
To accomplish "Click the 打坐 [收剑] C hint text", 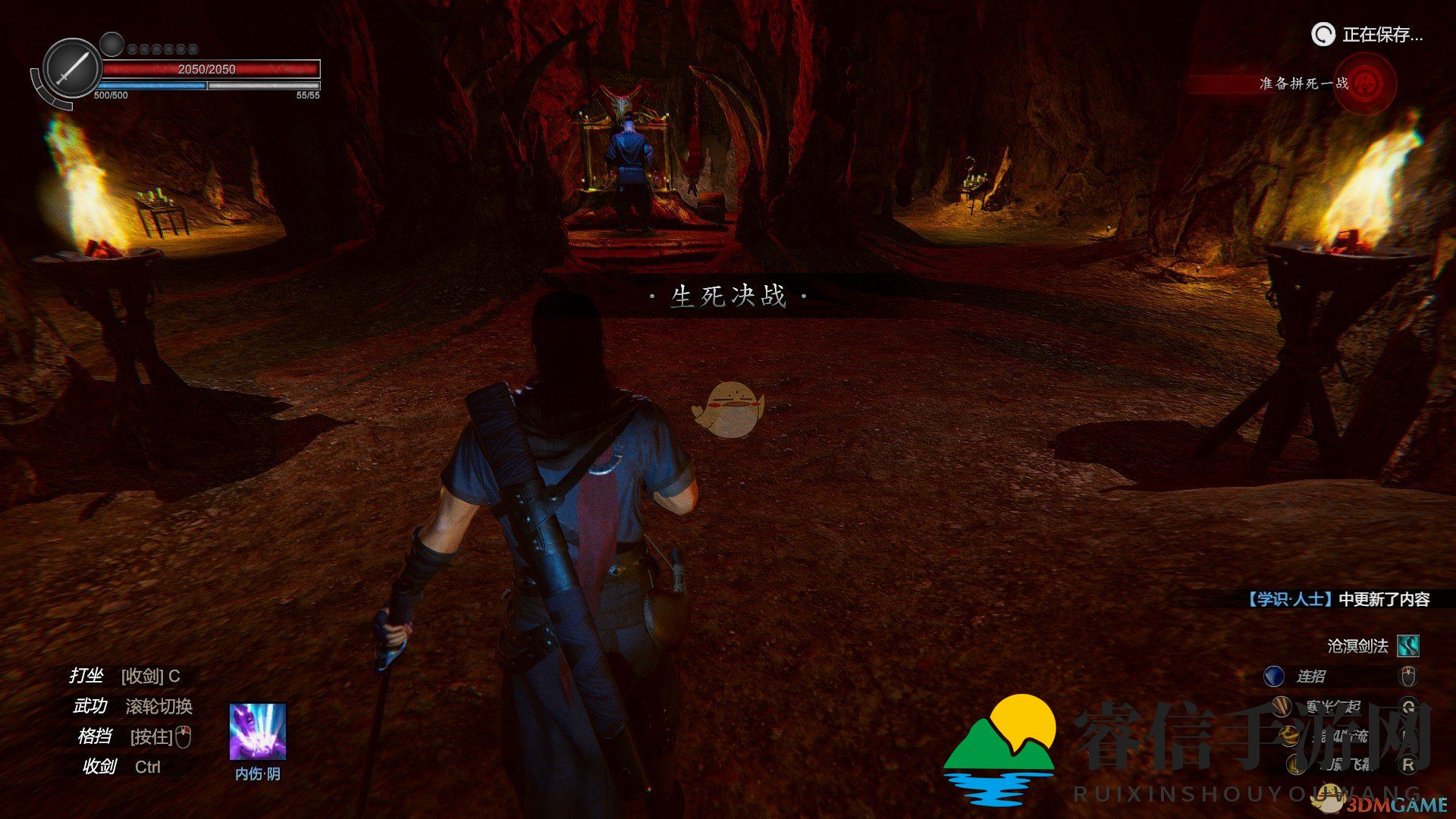I will [x=125, y=677].
